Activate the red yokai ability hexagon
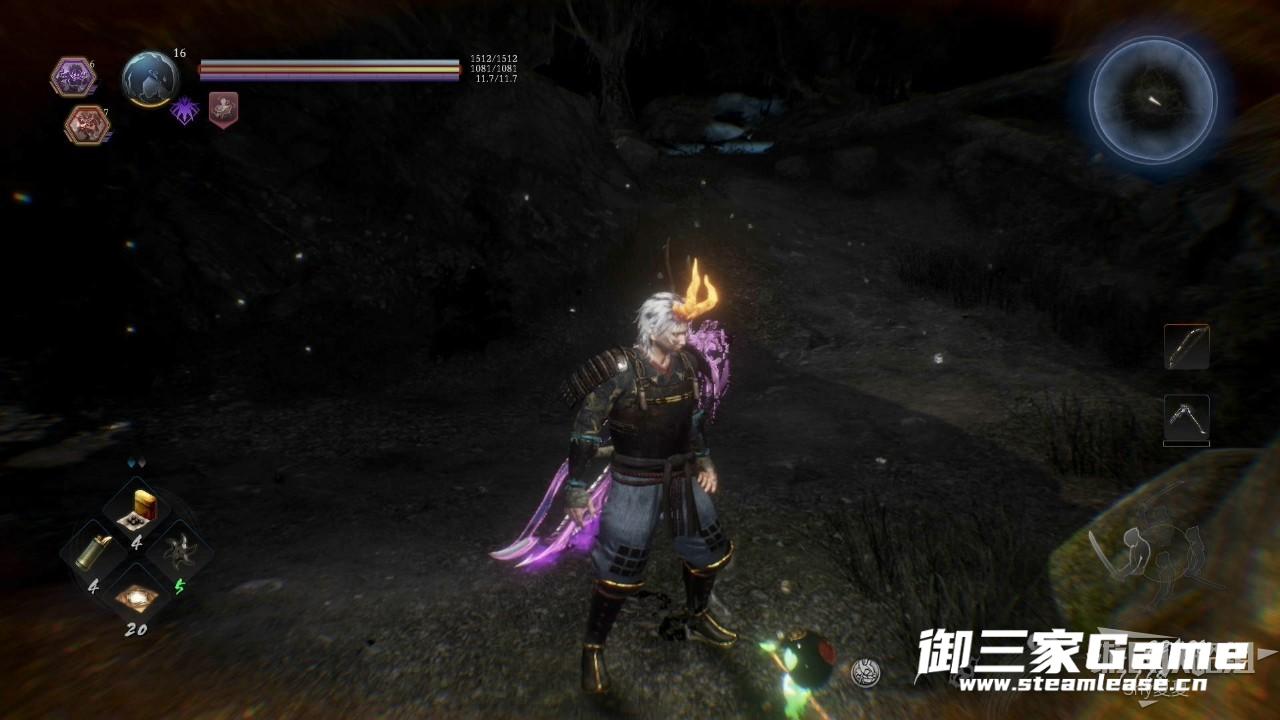1280x720 pixels. (x=86, y=125)
